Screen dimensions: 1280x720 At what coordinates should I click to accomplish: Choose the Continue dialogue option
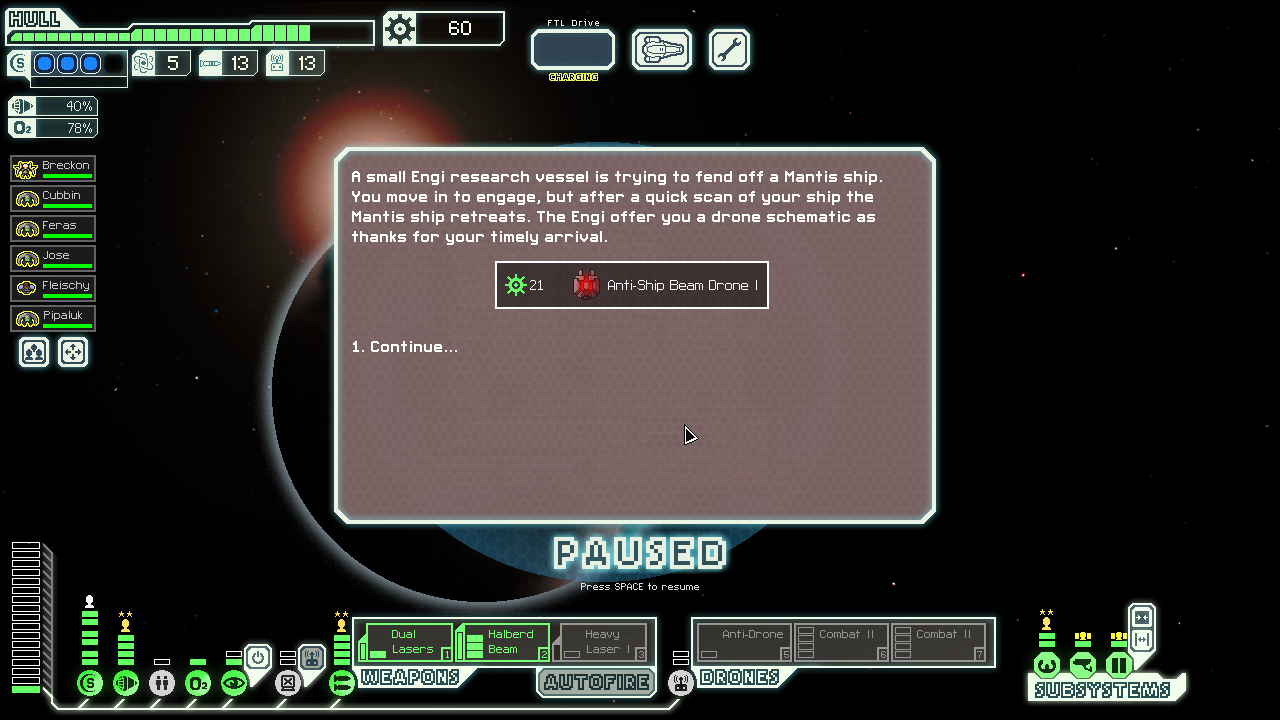(404, 347)
